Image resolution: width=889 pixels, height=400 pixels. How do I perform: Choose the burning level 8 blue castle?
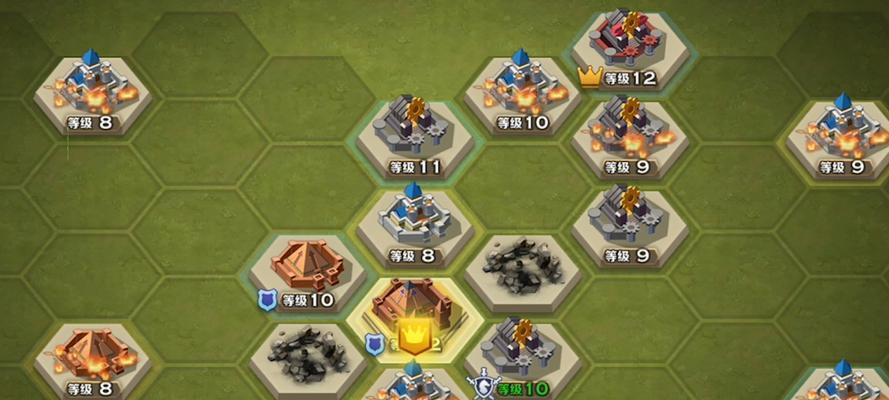coord(91,92)
